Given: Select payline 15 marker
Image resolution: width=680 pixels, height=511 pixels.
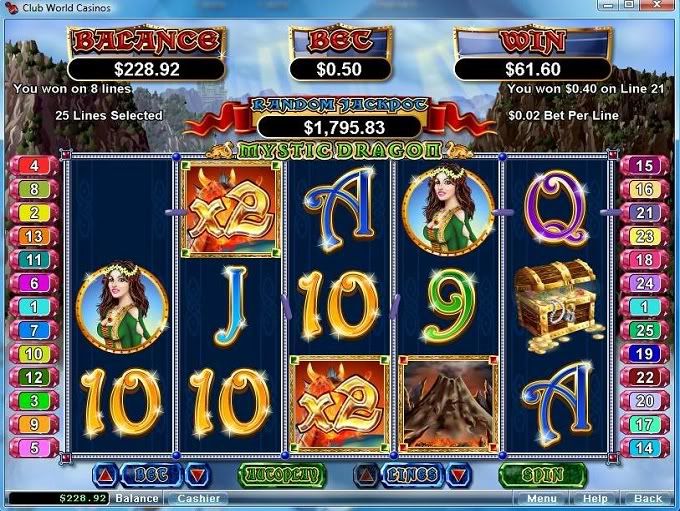Looking at the screenshot, I should pyautogui.click(x=645, y=166).
